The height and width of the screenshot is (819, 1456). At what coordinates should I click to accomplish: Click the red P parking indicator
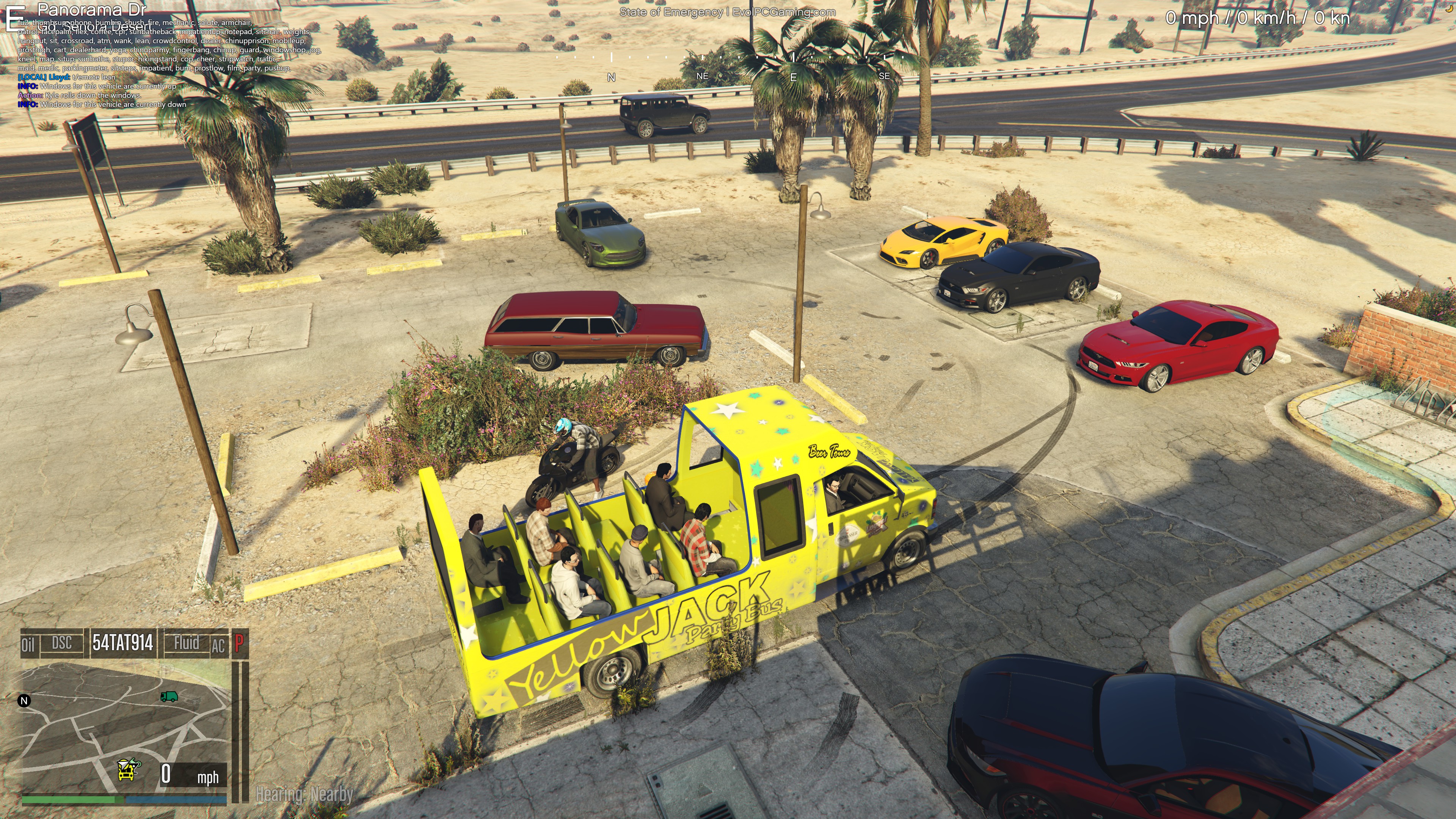239,643
